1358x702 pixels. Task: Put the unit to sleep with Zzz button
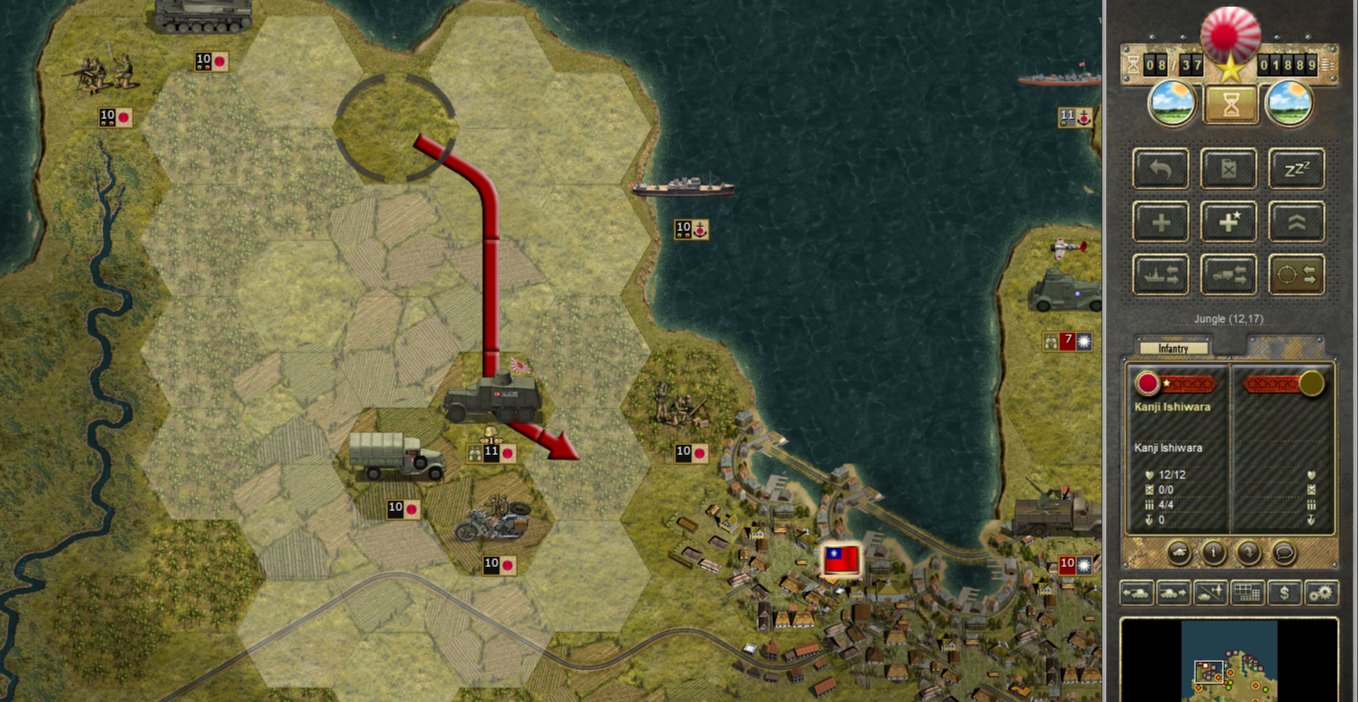1296,169
